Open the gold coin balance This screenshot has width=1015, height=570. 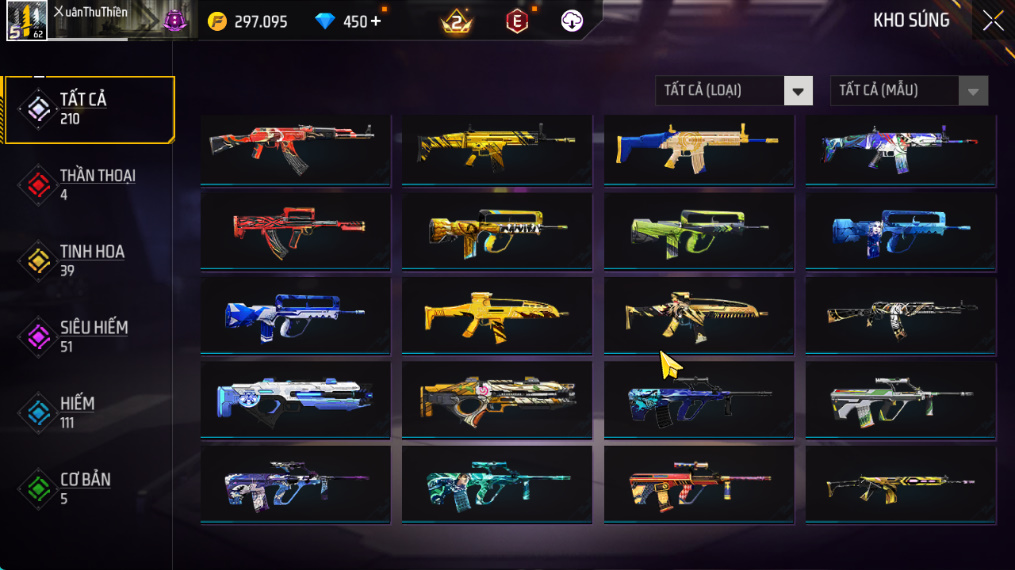[x=248, y=21]
